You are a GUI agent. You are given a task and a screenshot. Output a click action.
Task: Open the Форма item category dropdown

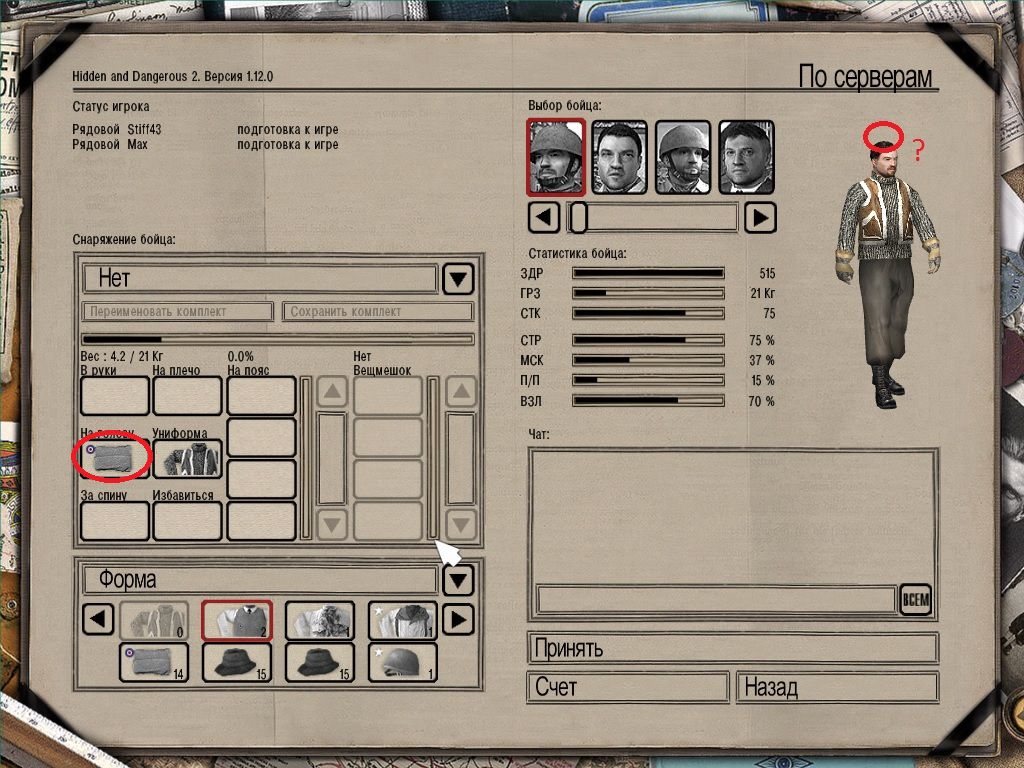[457, 580]
